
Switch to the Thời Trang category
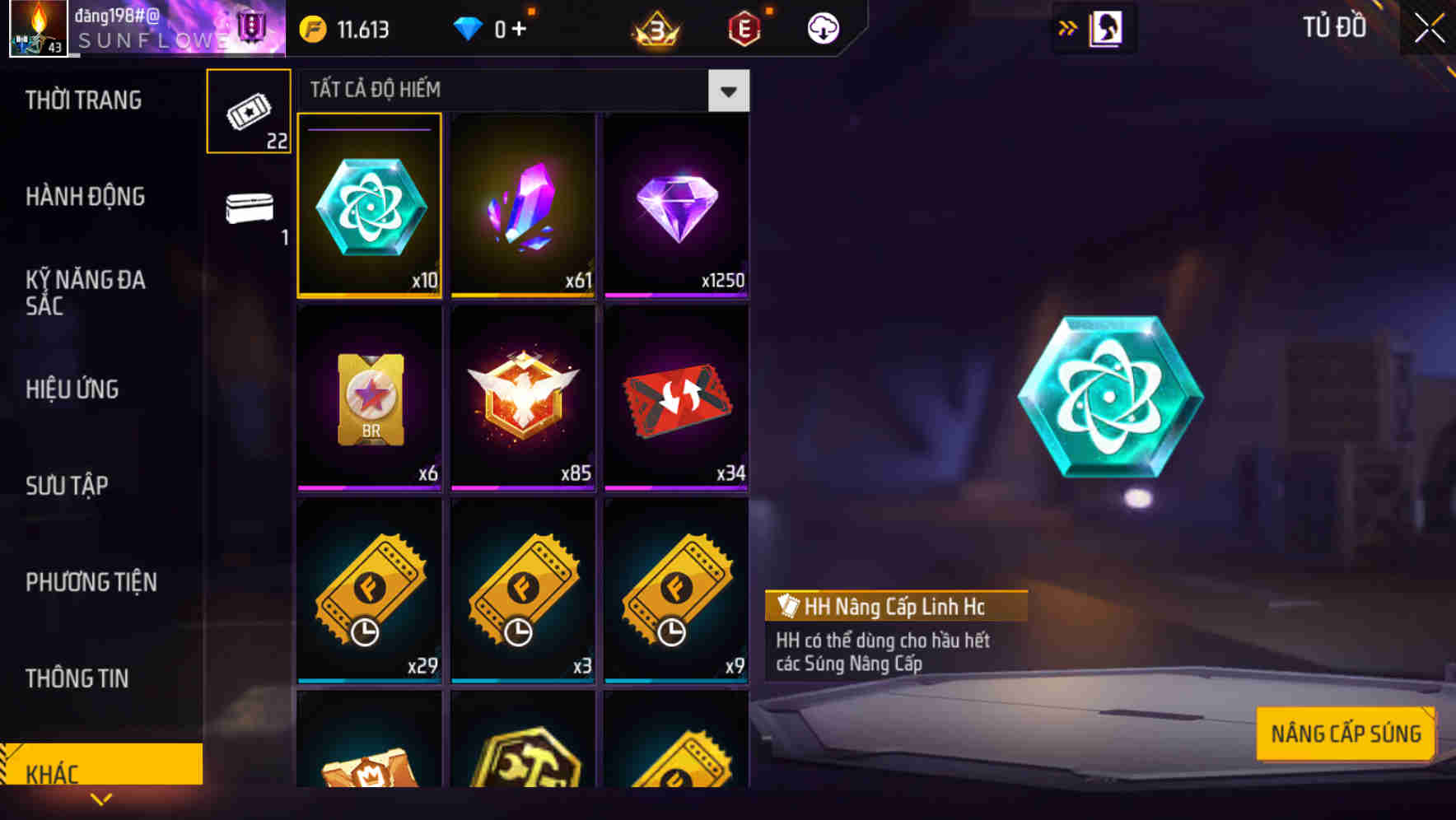pos(86,100)
